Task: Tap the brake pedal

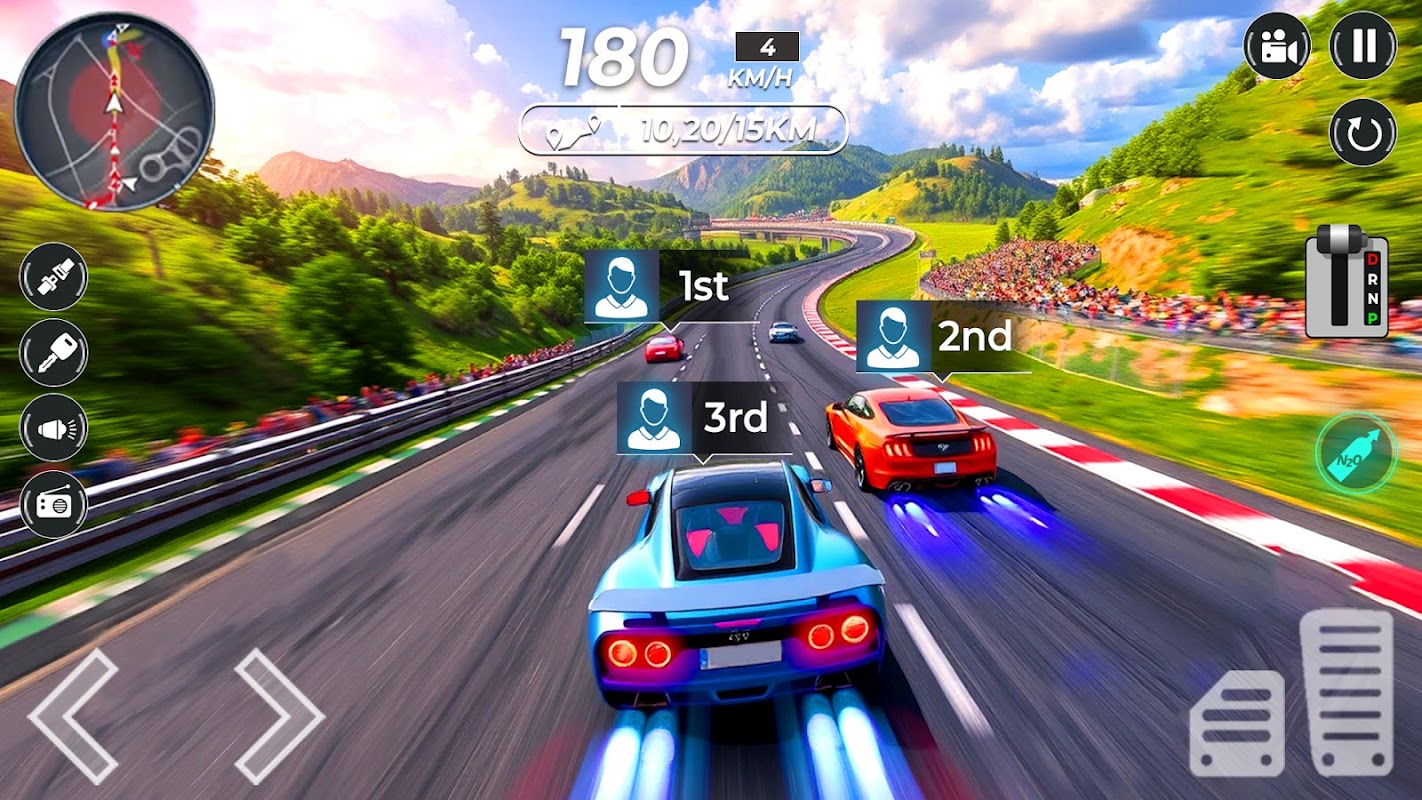Action: tap(1237, 723)
